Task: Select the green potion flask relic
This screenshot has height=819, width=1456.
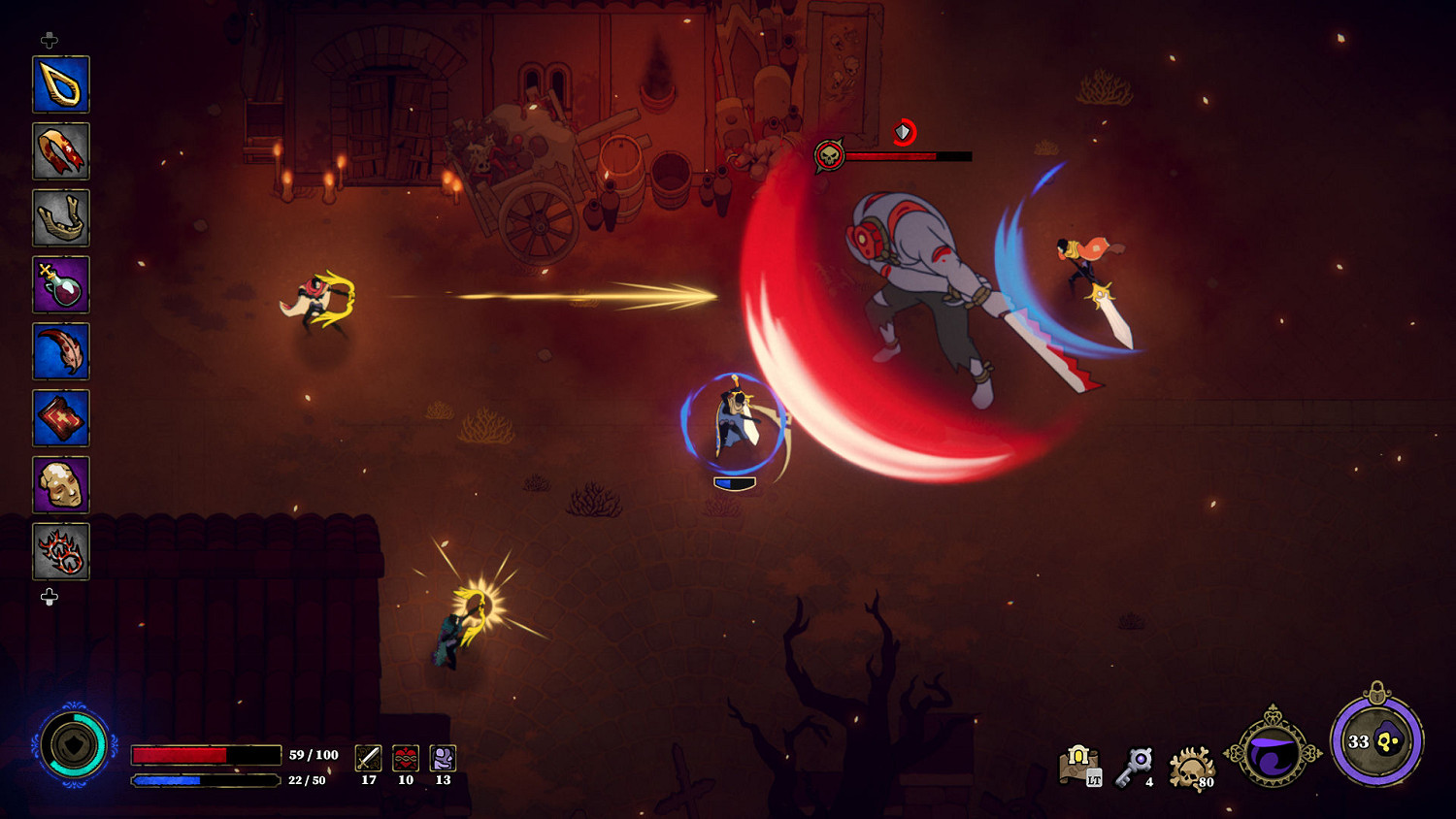Action: click(x=61, y=284)
